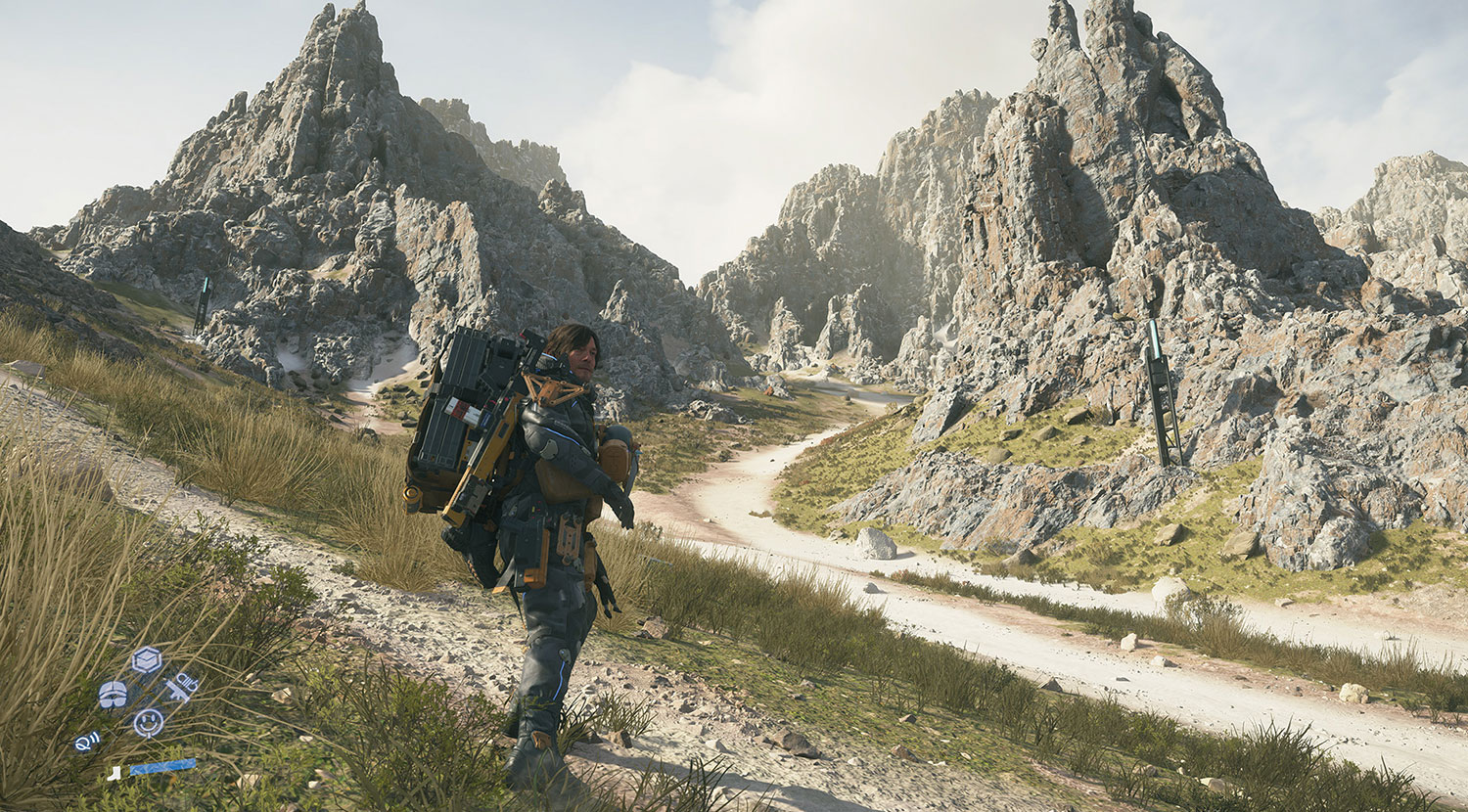The height and width of the screenshot is (812, 1468).
Task: Click the gun silhouette inside the weapon icon
Action: (x=176, y=693)
